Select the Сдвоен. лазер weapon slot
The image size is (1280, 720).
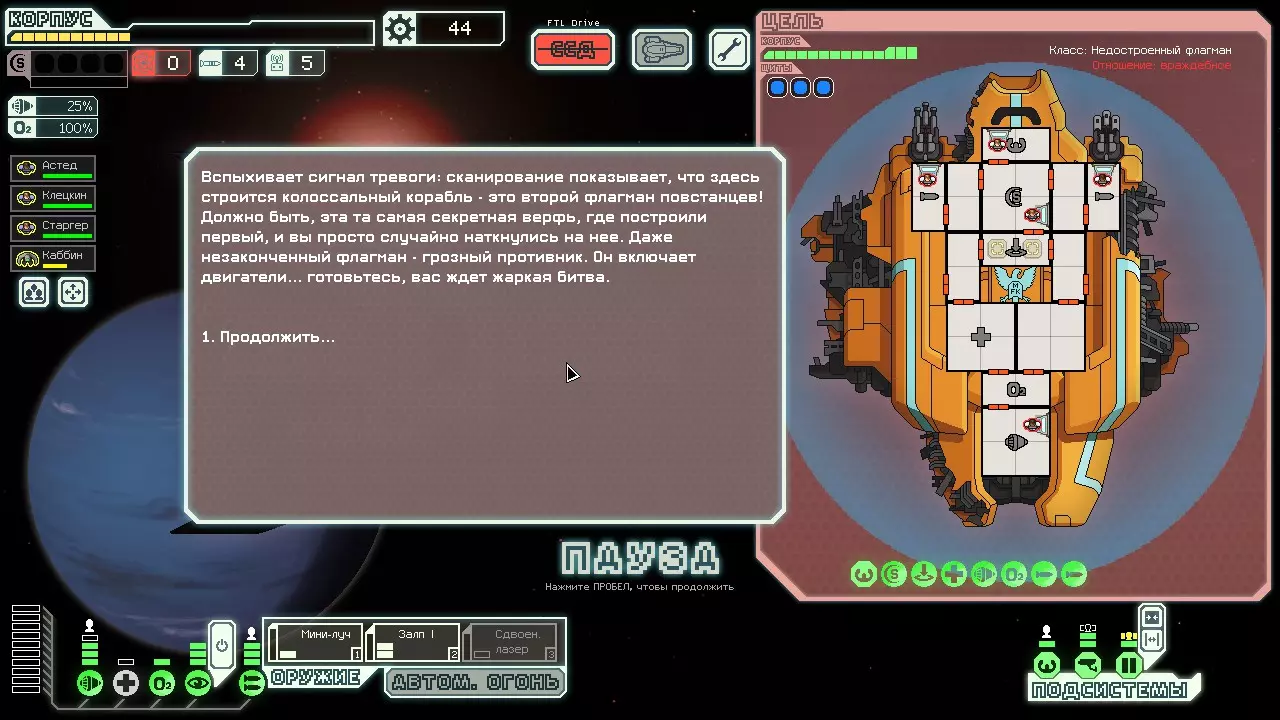511,642
